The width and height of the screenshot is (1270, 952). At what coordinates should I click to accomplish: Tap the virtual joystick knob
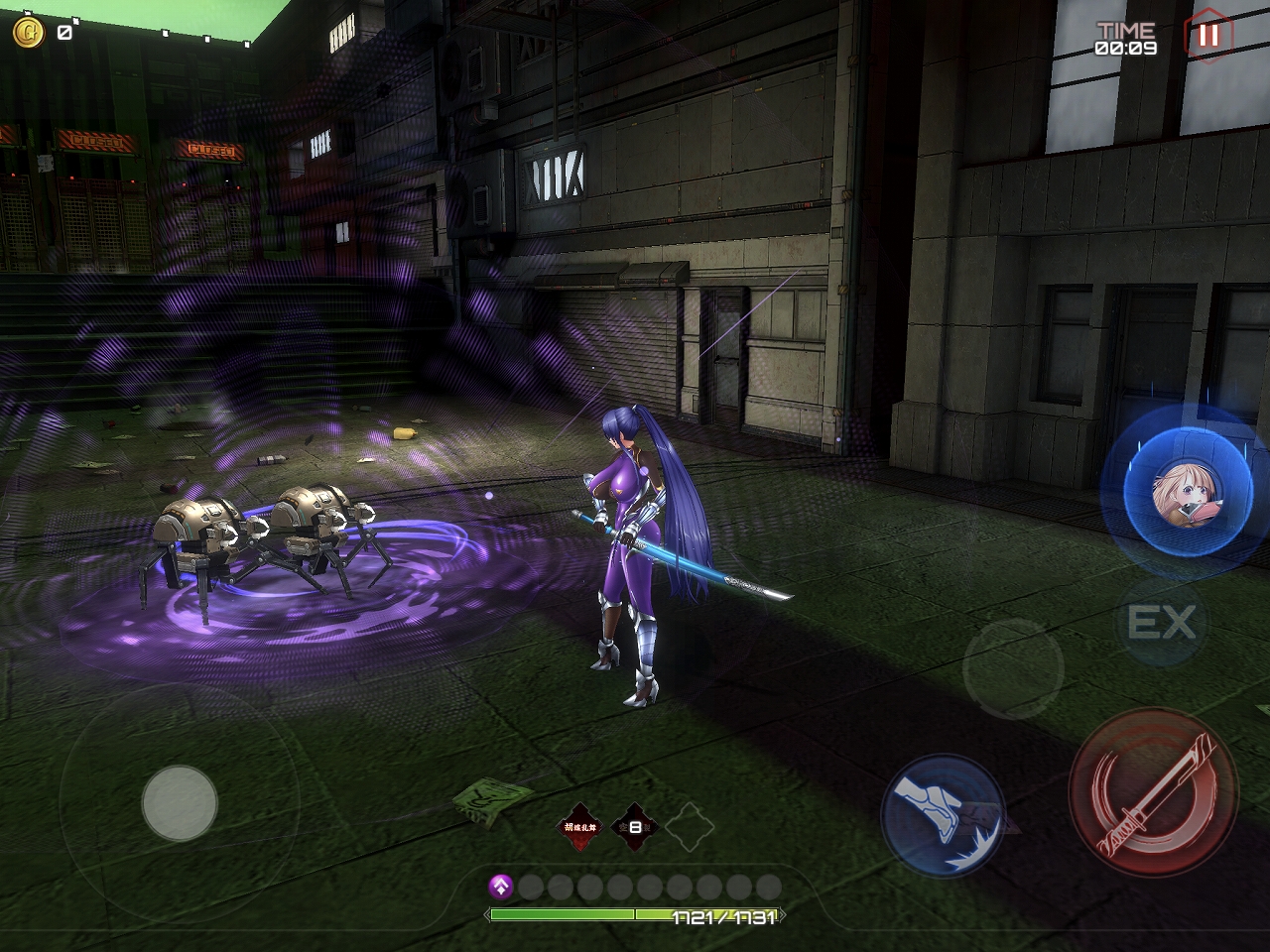[180, 802]
